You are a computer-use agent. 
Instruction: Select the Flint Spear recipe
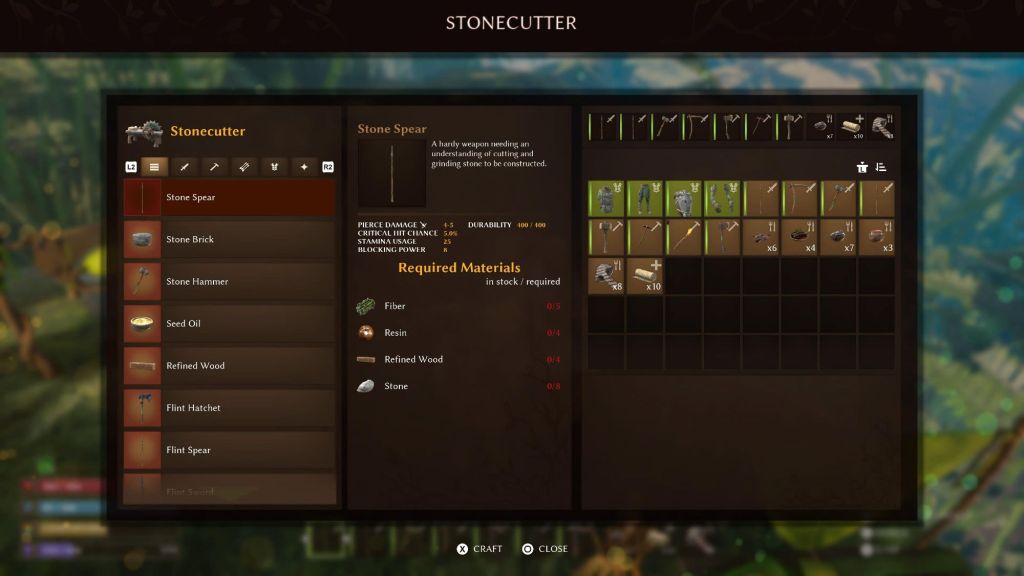(x=229, y=450)
